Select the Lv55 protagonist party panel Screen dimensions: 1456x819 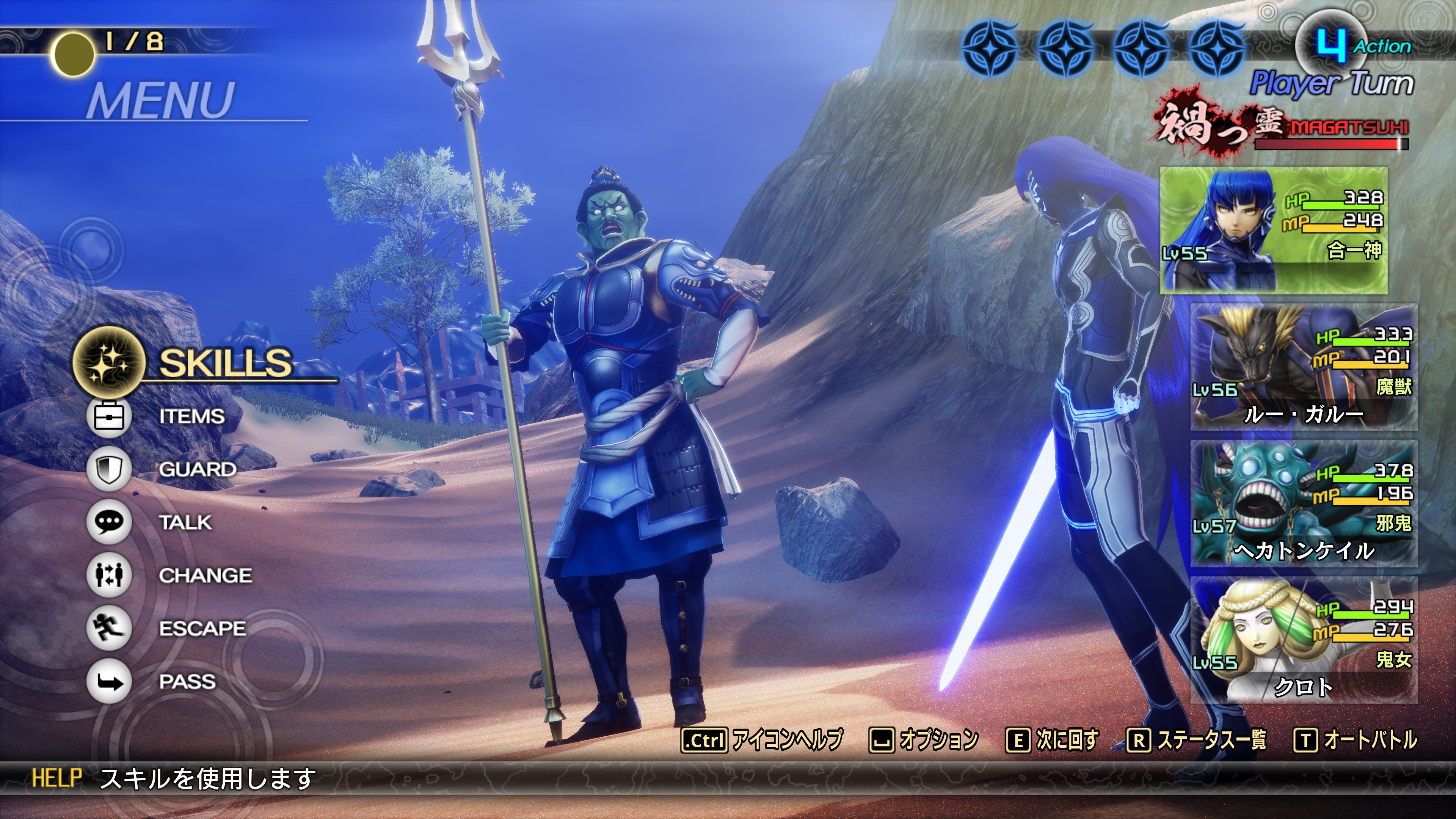click(x=1274, y=230)
